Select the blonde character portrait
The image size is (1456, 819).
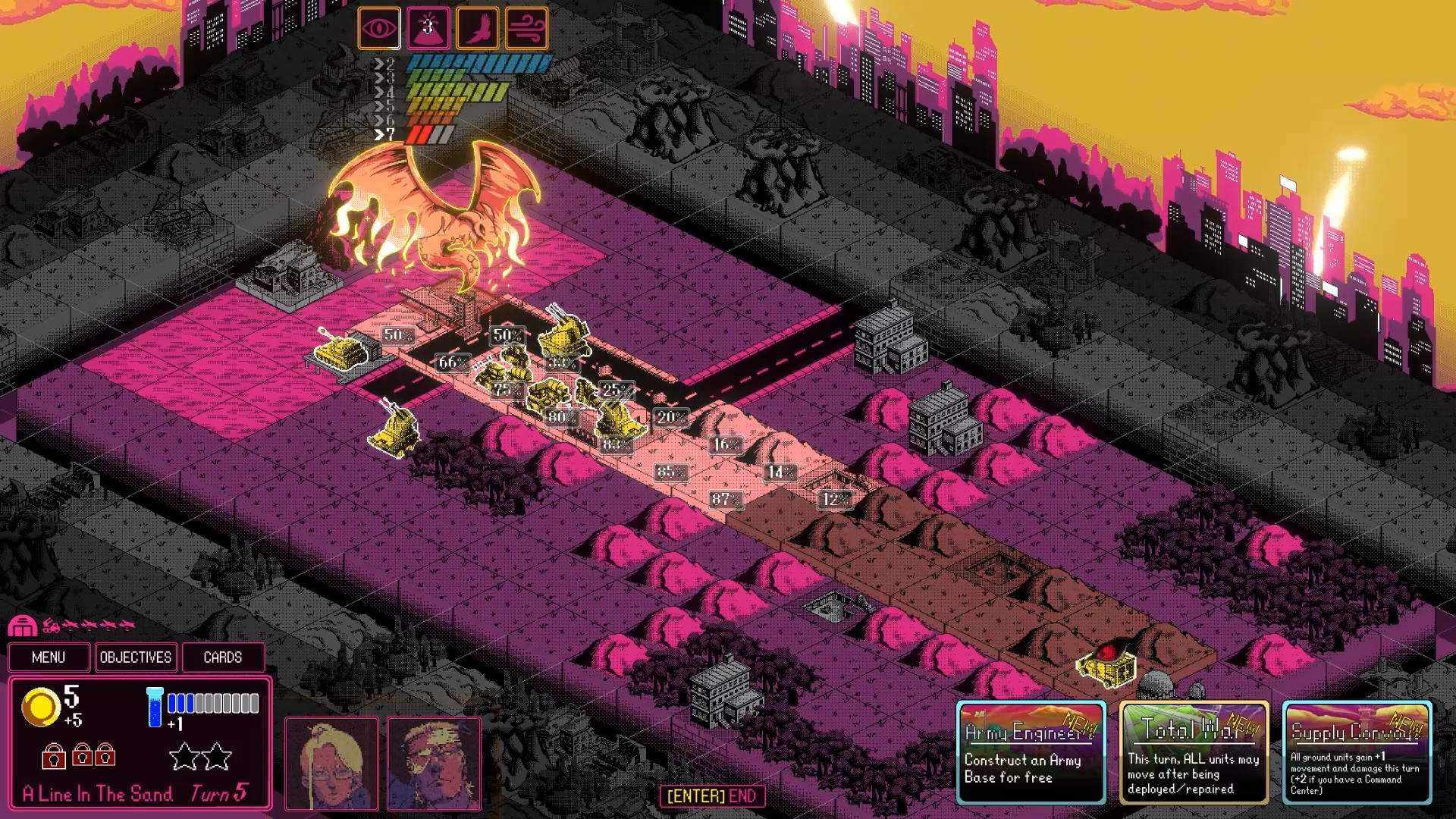pos(331,761)
